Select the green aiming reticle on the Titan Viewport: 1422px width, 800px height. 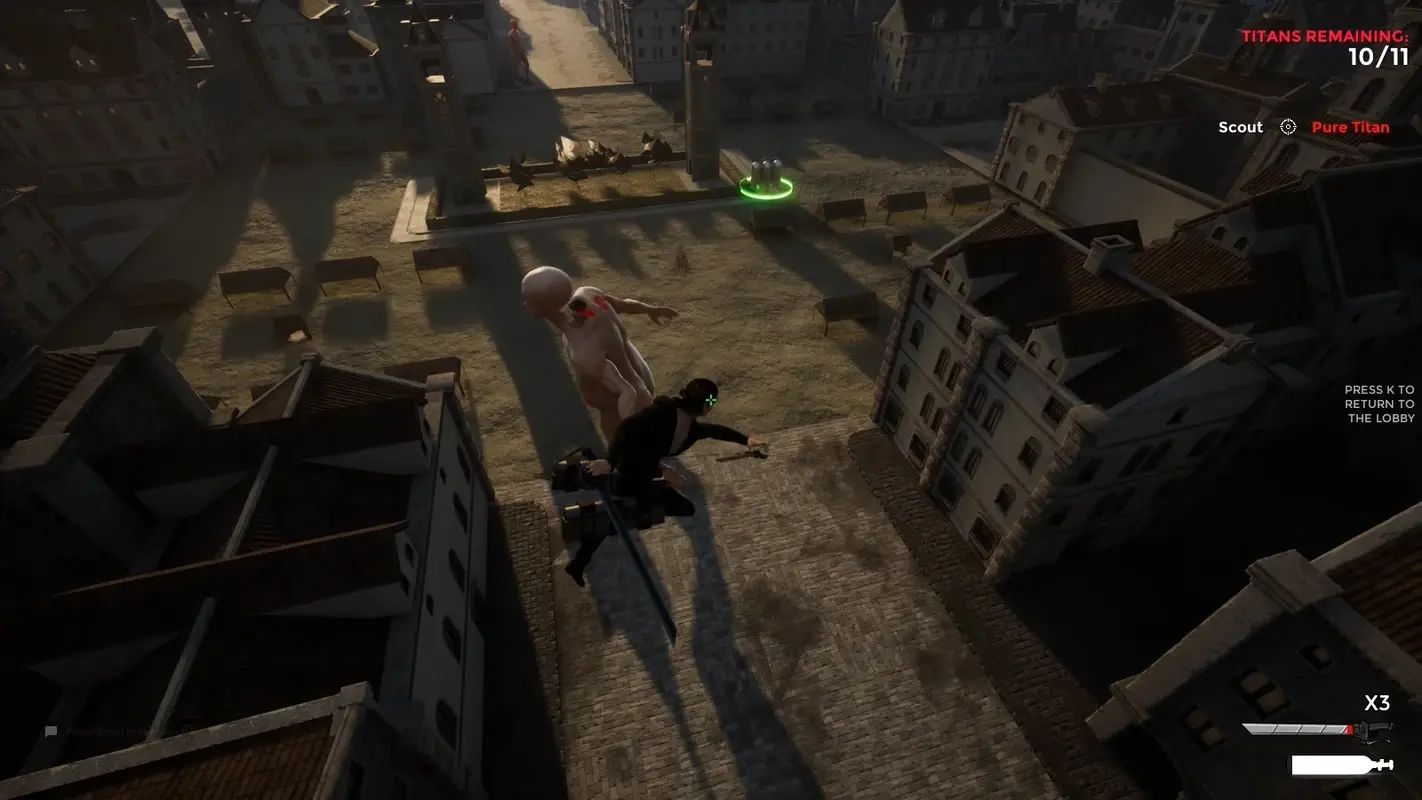pyautogui.click(x=710, y=400)
